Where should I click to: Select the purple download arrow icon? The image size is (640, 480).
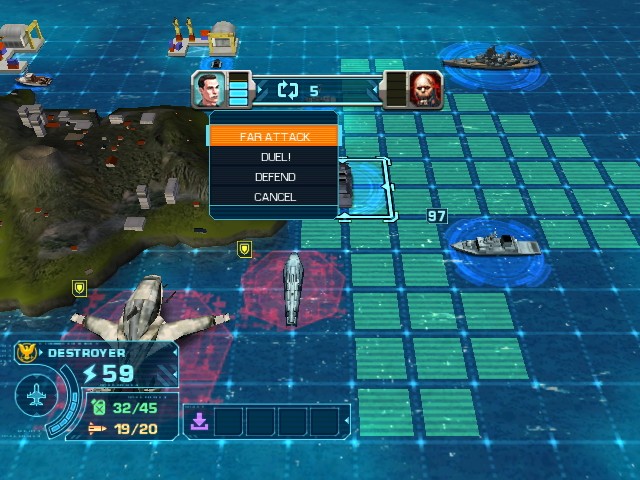[x=200, y=422]
